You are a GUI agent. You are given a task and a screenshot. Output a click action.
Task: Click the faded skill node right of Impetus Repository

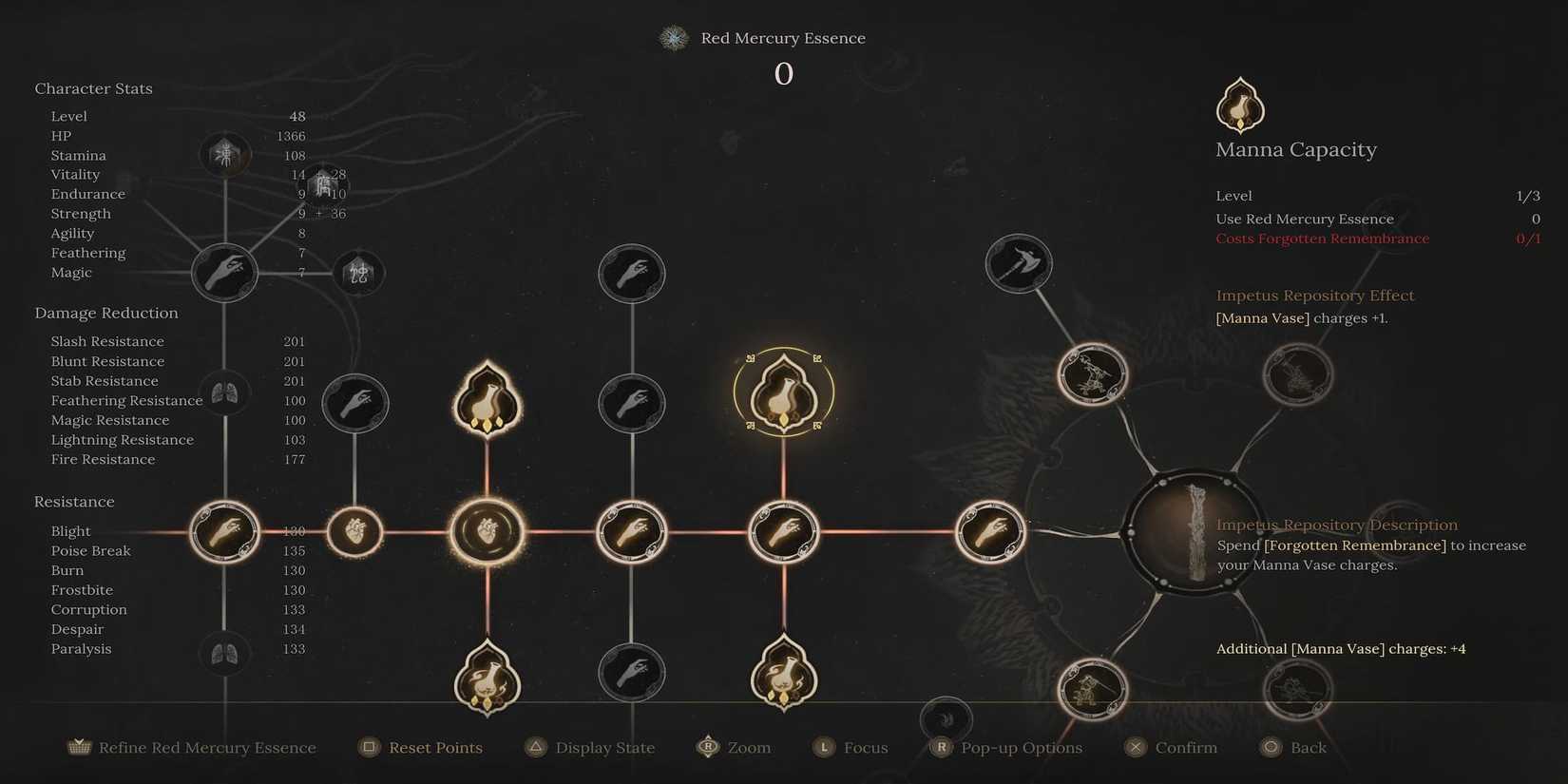1299,374
